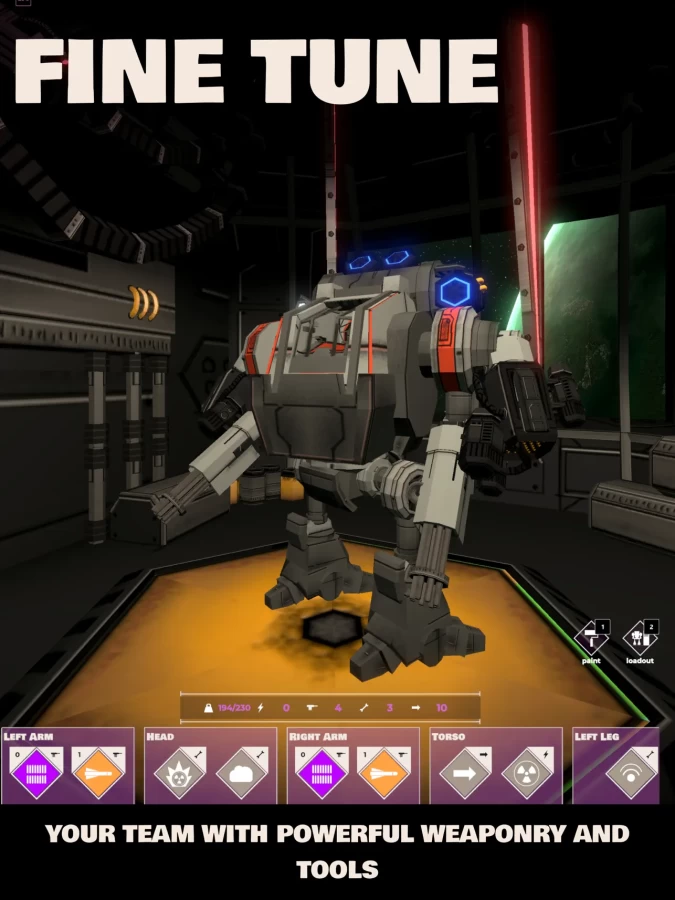
Task: Pick the Torso radiation module slot
Action: 527,773
